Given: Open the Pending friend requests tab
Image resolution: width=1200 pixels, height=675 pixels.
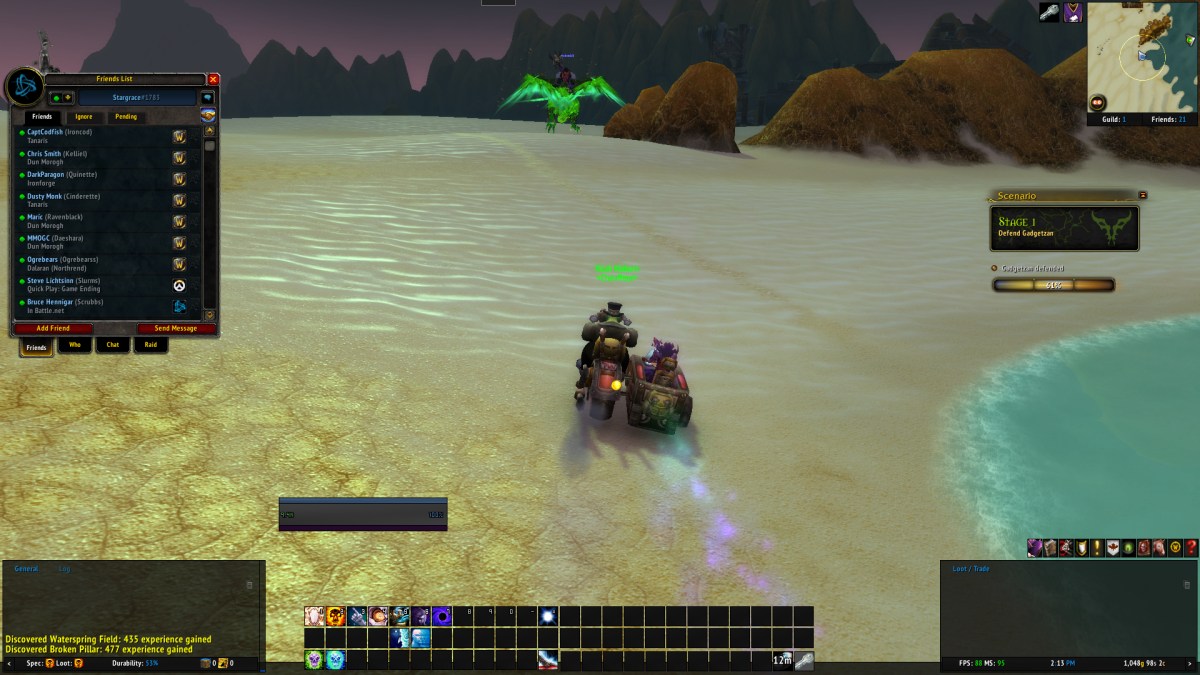Looking at the screenshot, I should point(126,117).
